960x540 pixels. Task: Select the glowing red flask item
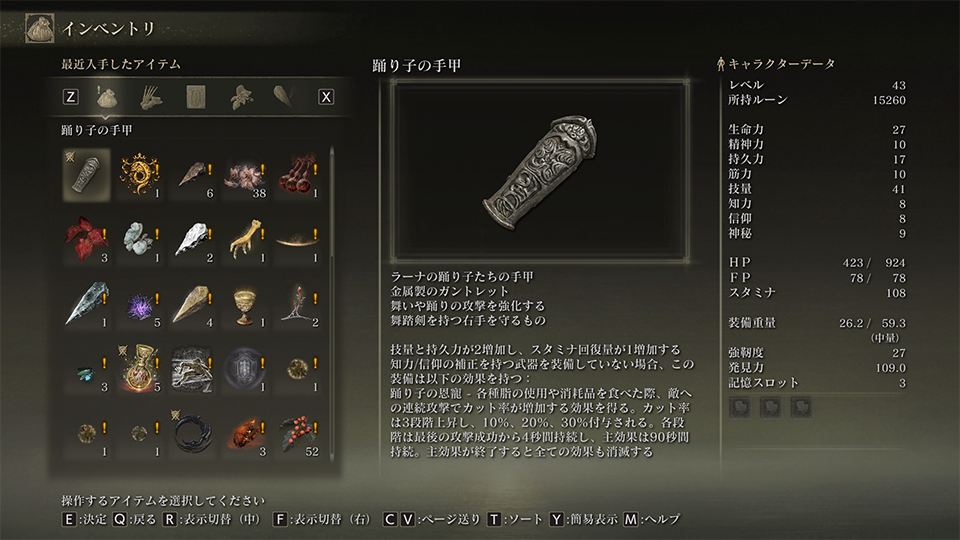pyautogui.click(x=139, y=369)
